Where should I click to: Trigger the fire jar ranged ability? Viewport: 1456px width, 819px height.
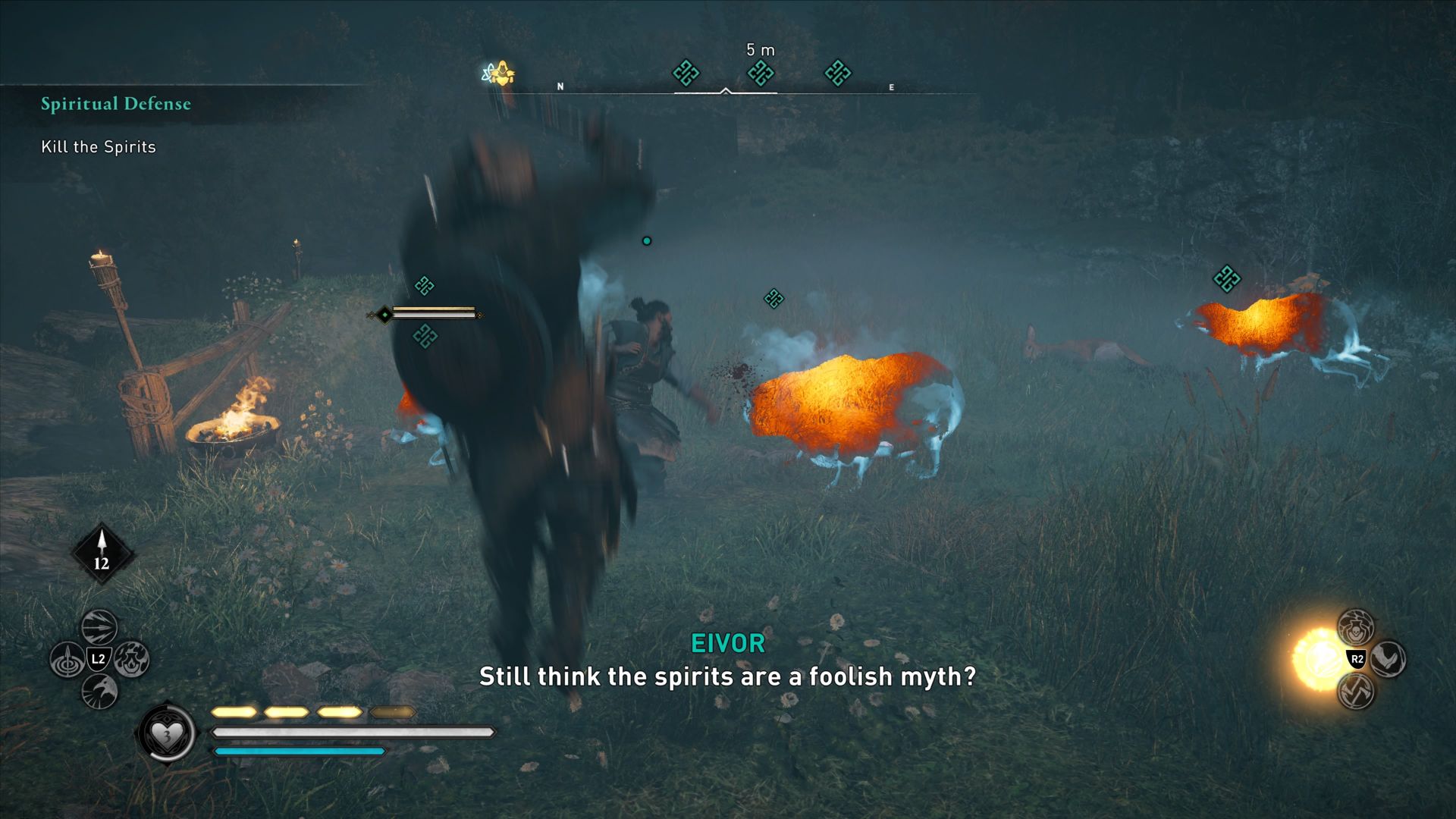132,658
